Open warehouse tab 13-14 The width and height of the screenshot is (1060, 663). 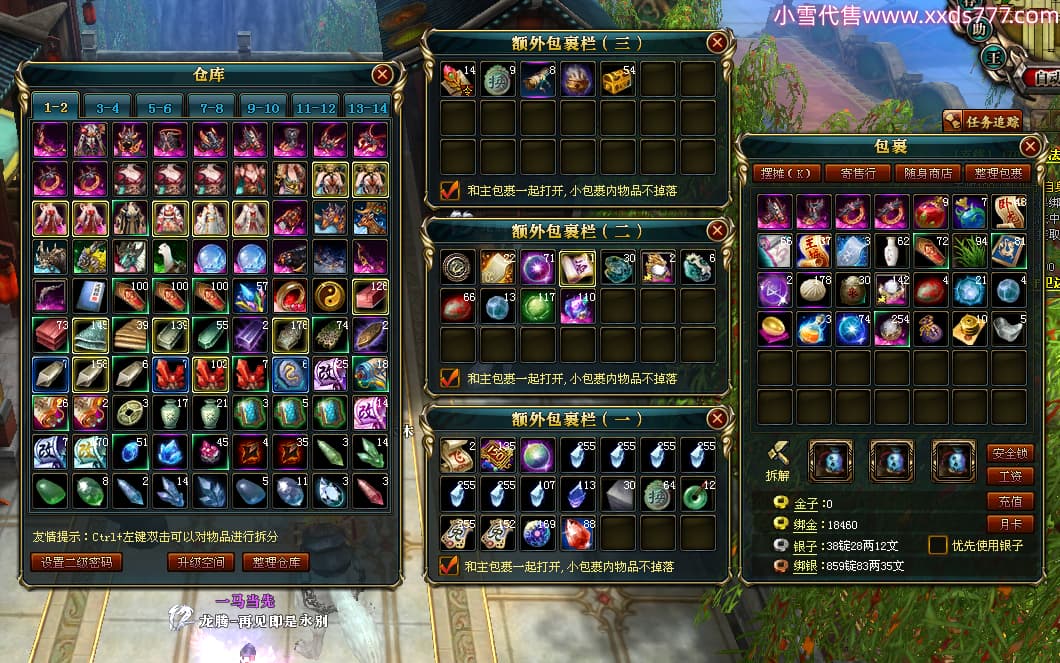366,108
